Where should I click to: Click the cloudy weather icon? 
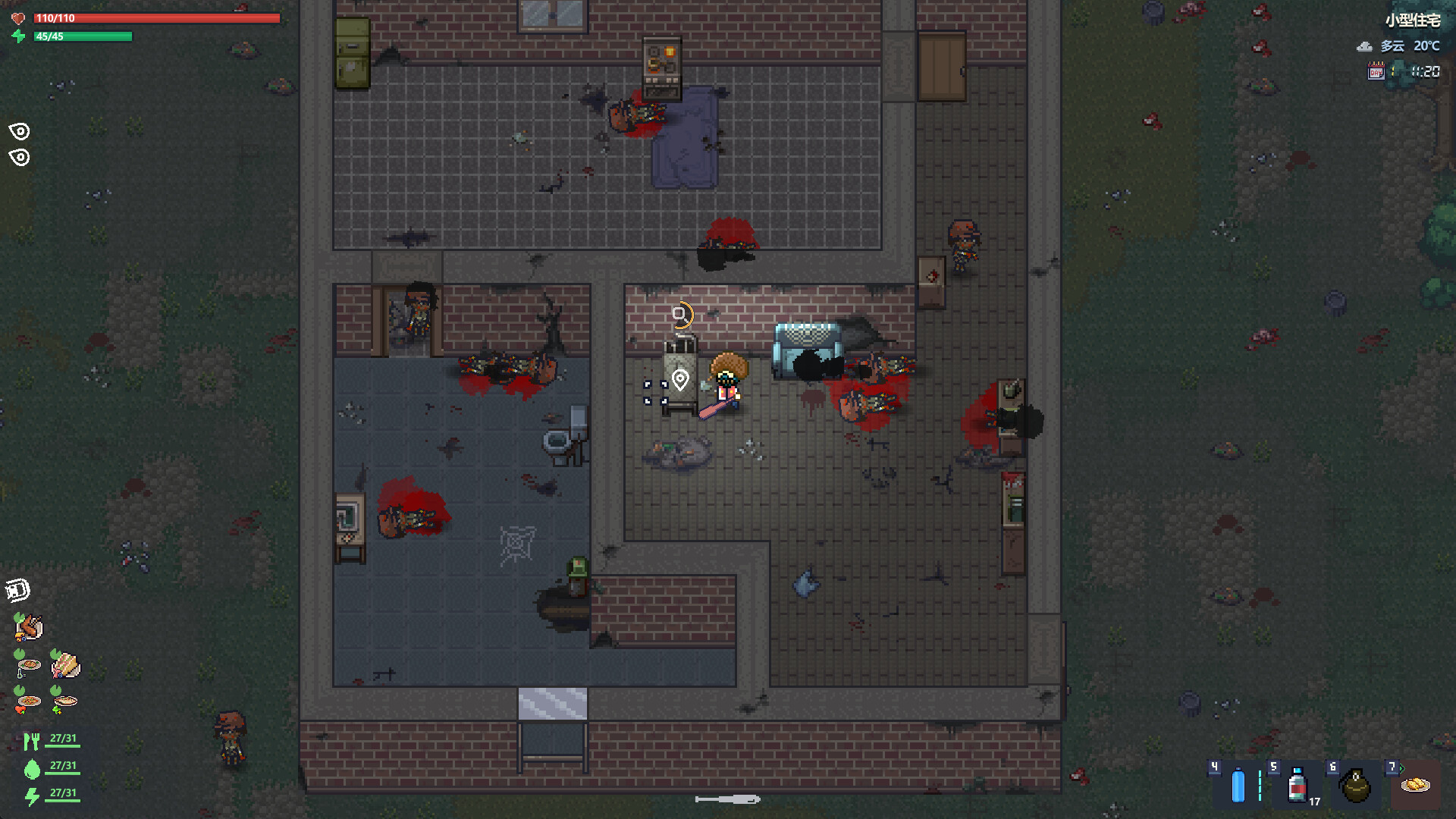[x=1363, y=46]
